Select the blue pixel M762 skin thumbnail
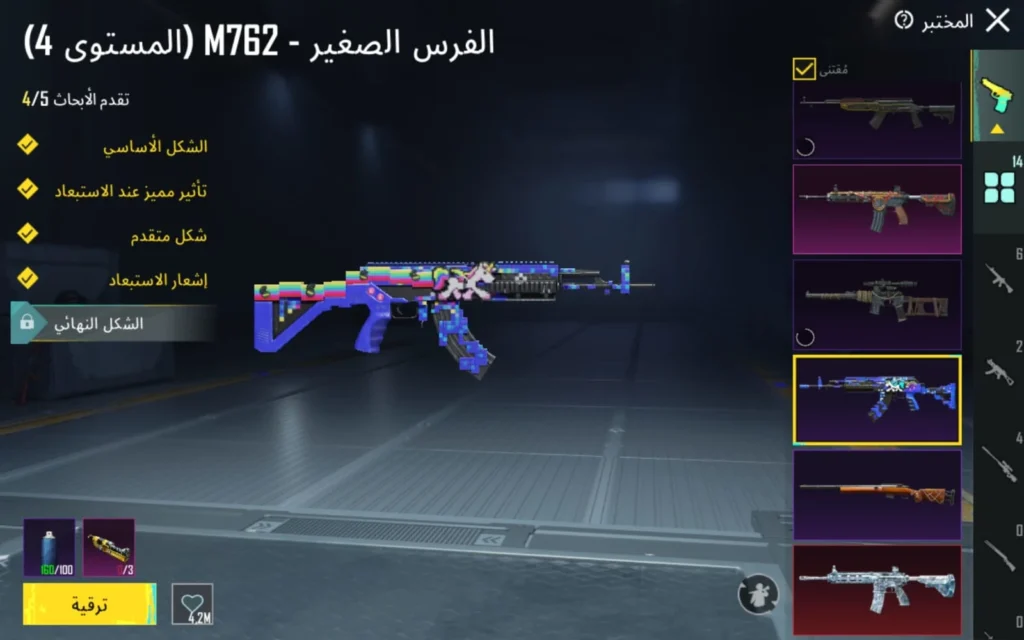1024x640 pixels. click(877, 399)
